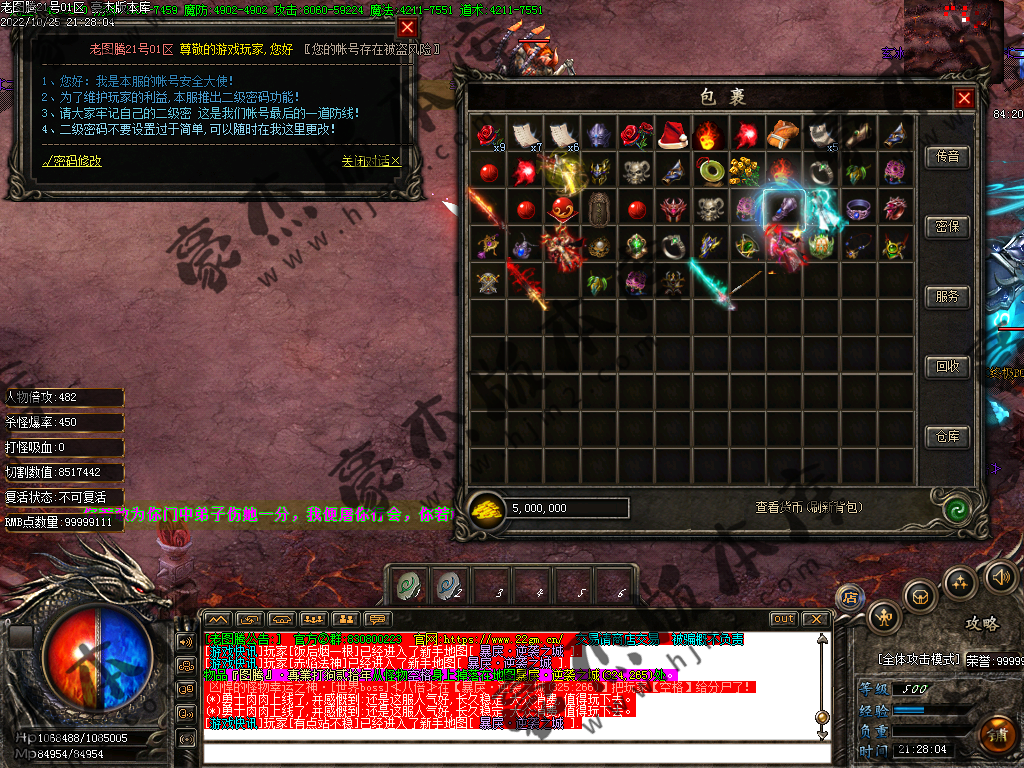Close the 包裹 inventory window
Viewport: 1024px width, 768px height.
coord(963,98)
